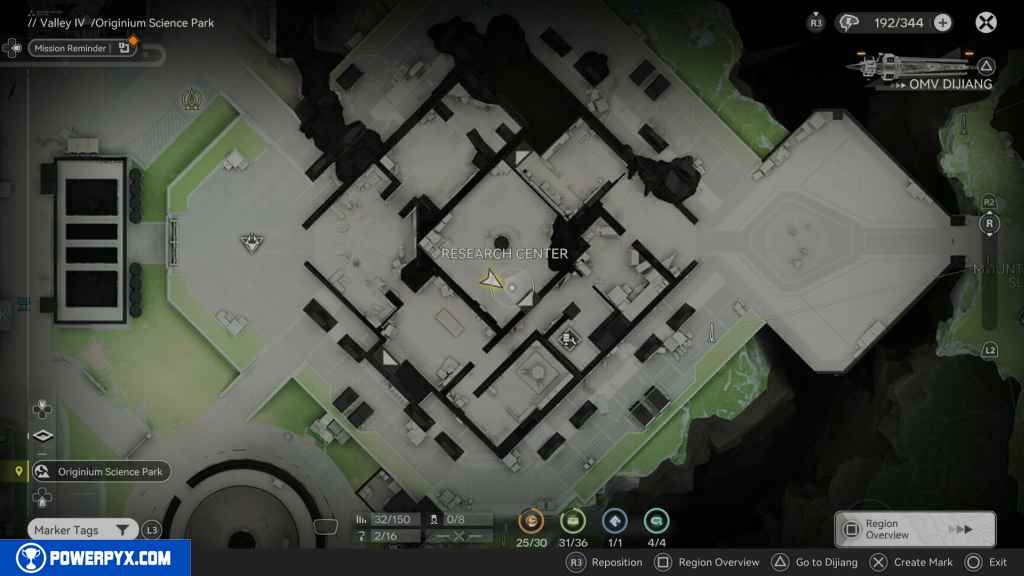Add stamina with the plus button
1024x576 pixels.
[x=942, y=22]
